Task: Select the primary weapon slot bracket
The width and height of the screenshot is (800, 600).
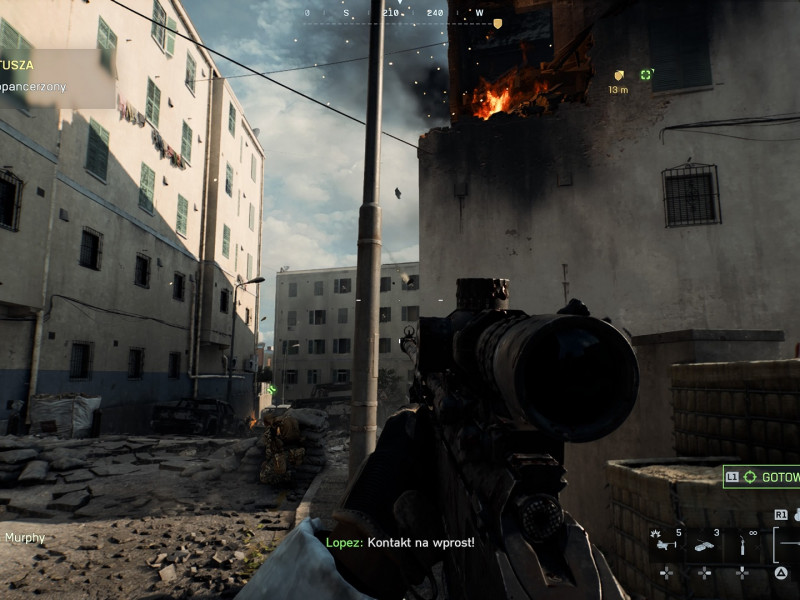Action: [x=785, y=545]
